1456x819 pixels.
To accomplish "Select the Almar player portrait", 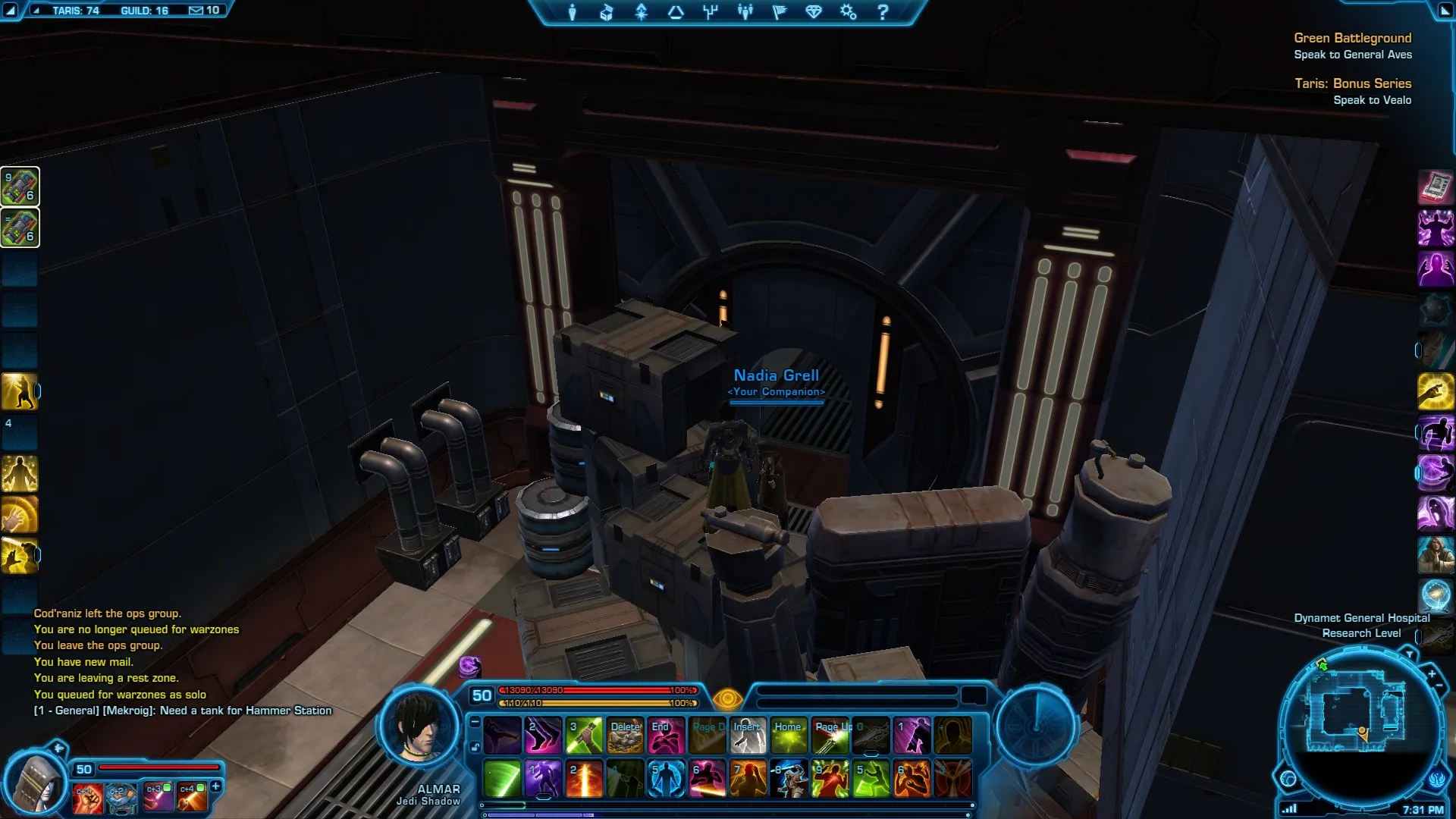I will click(x=419, y=726).
